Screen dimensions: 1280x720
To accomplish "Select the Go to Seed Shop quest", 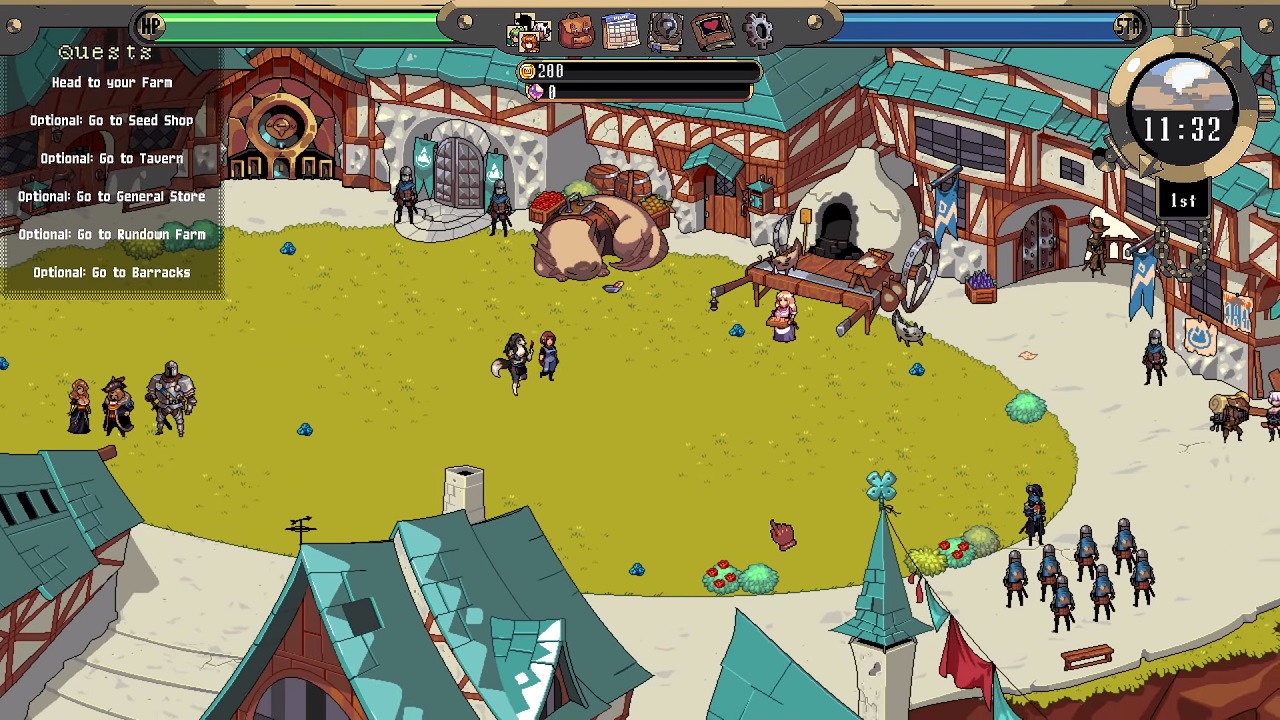I will [112, 121].
